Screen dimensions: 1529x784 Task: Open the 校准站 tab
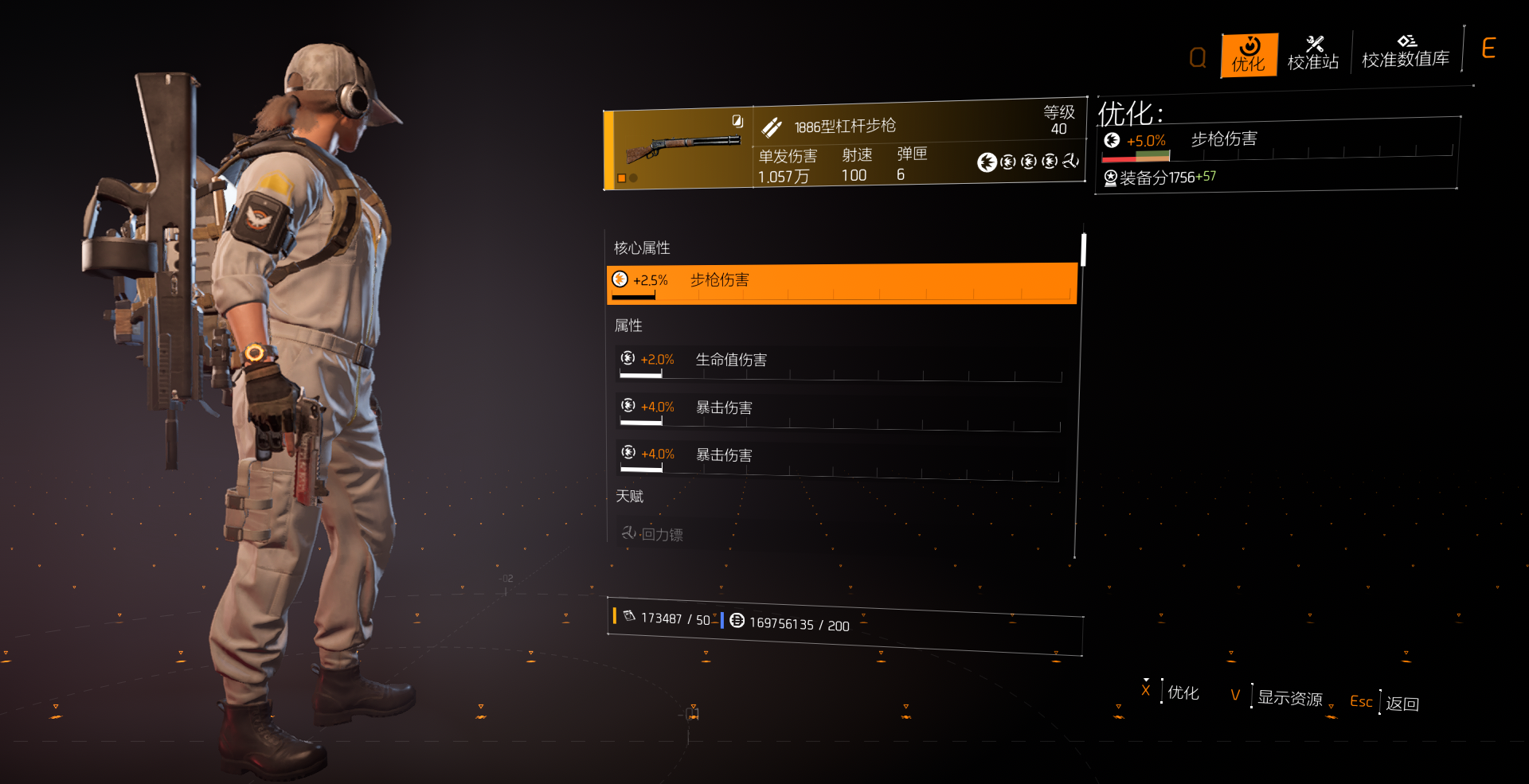1313,54
